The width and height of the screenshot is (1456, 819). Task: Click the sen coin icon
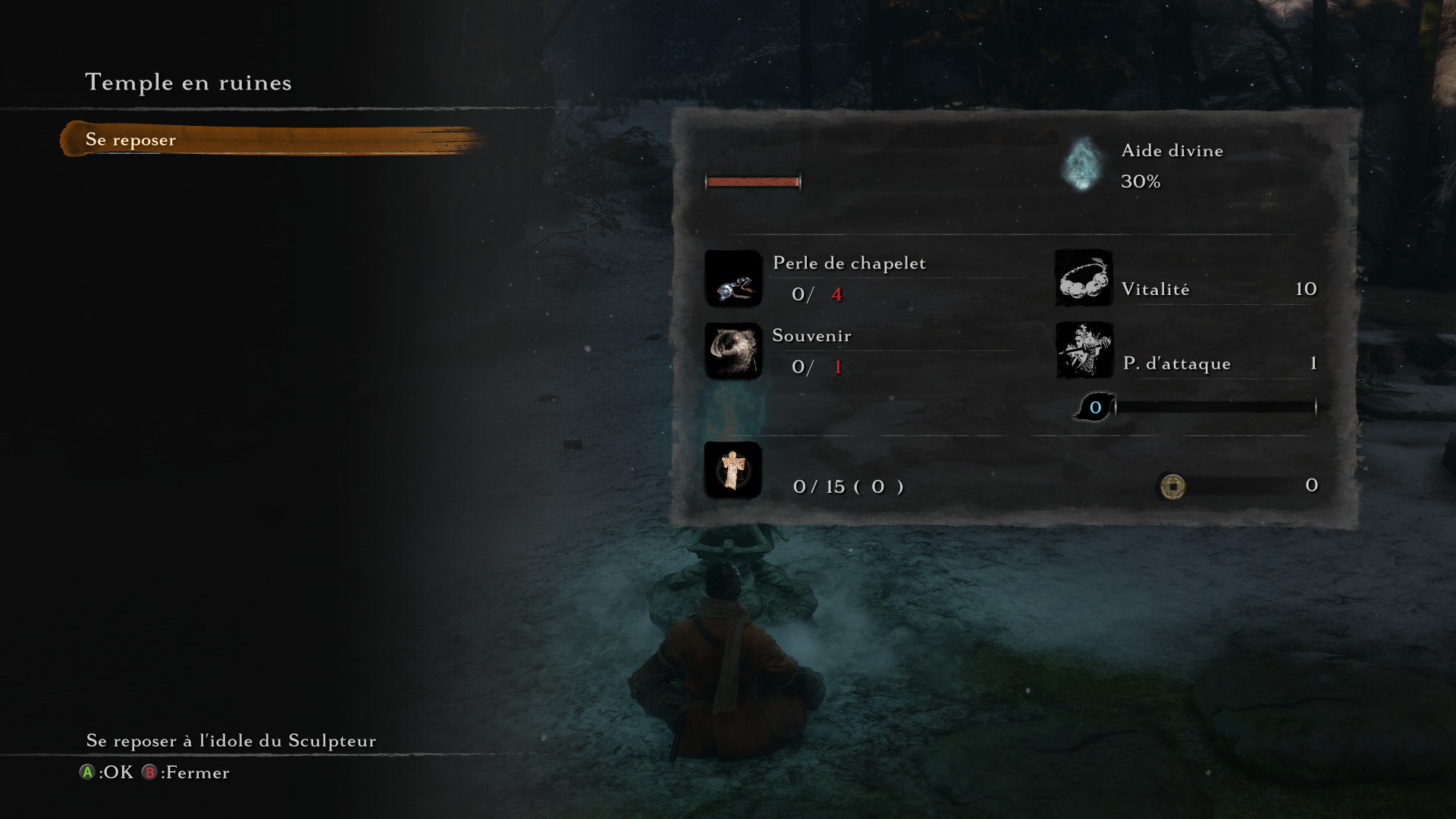click(1172, 486)
